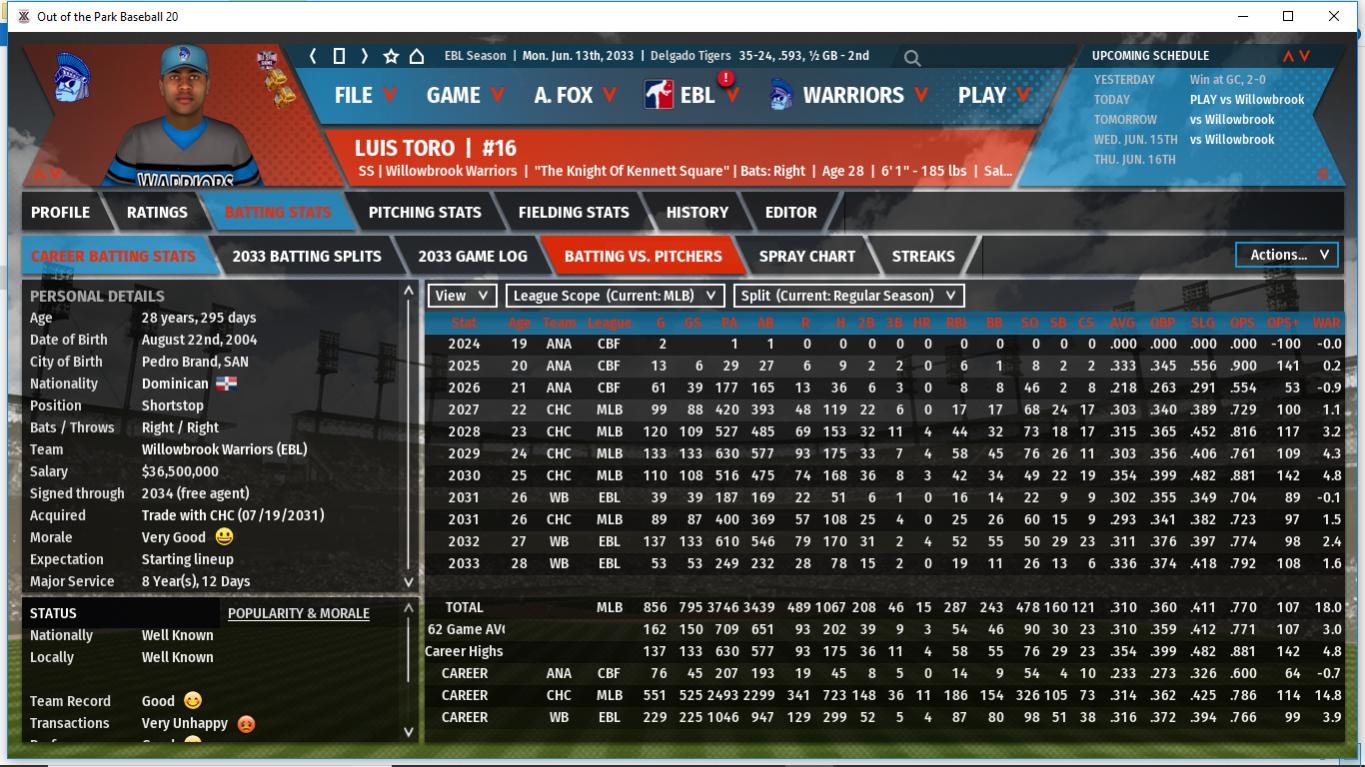Switch to the STREAKS subtab
Viewport: 1365px width, 767px height.
922,256
